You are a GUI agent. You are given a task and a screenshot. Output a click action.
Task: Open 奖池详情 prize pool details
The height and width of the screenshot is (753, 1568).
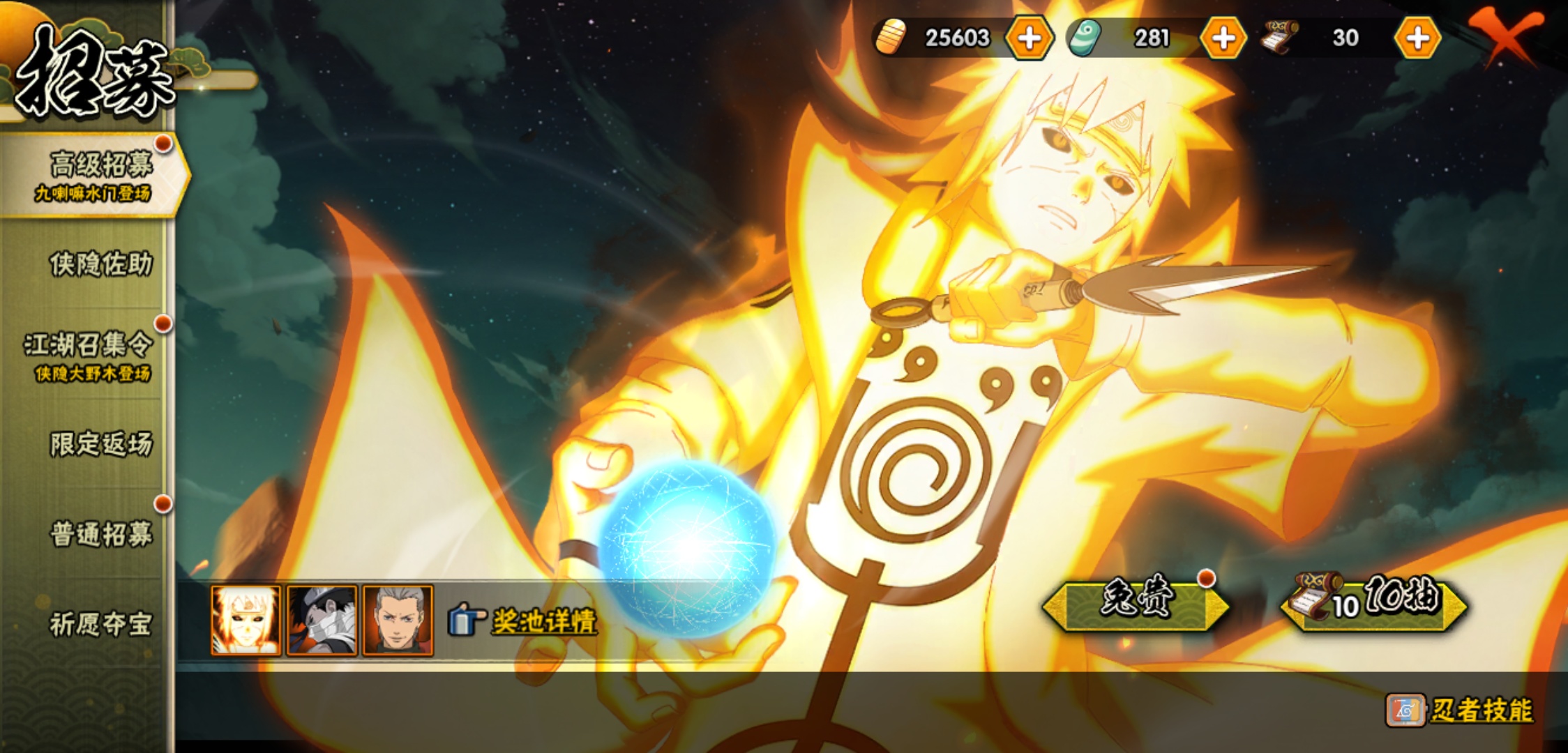pyautogui.click(x=525, y=621)
